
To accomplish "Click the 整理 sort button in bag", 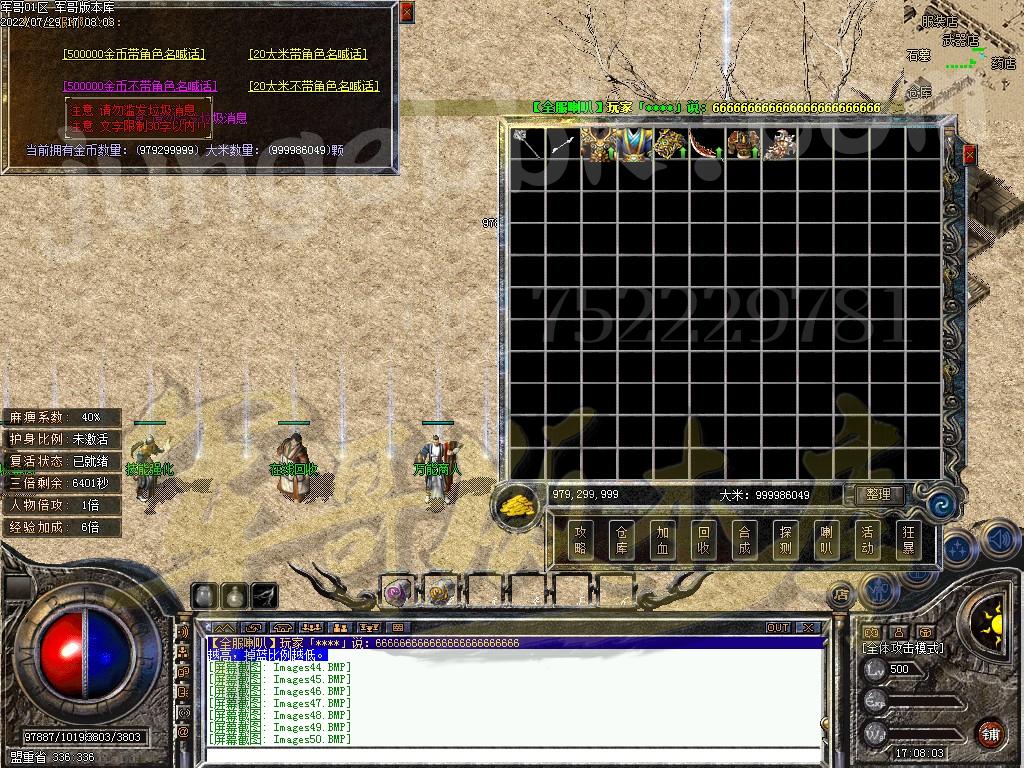I will [x=878, y=495].
